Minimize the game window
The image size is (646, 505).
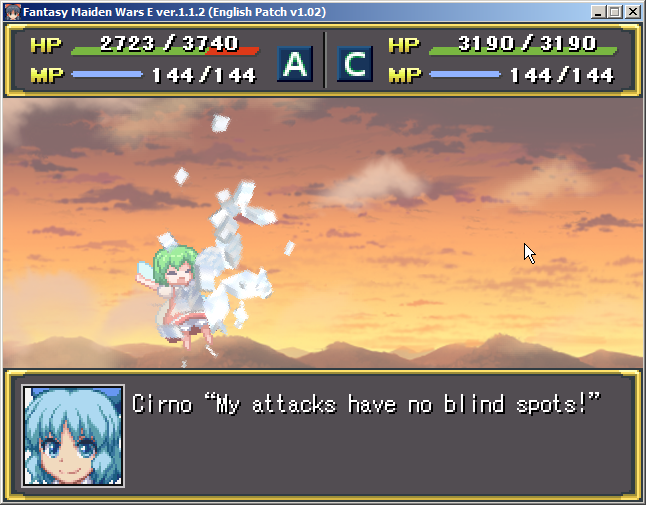coord(598,12)
